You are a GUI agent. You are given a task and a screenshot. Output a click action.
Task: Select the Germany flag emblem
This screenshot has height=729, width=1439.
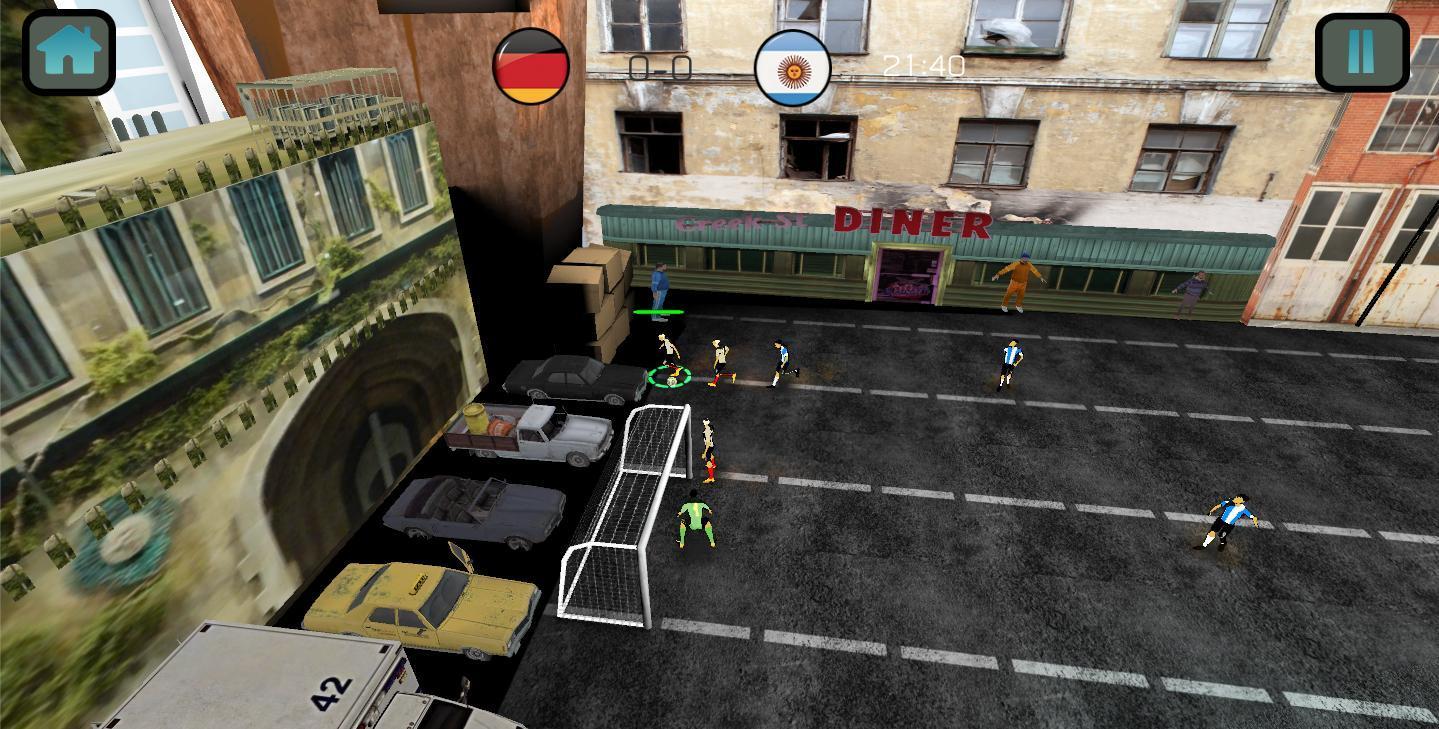coord(530,65)
